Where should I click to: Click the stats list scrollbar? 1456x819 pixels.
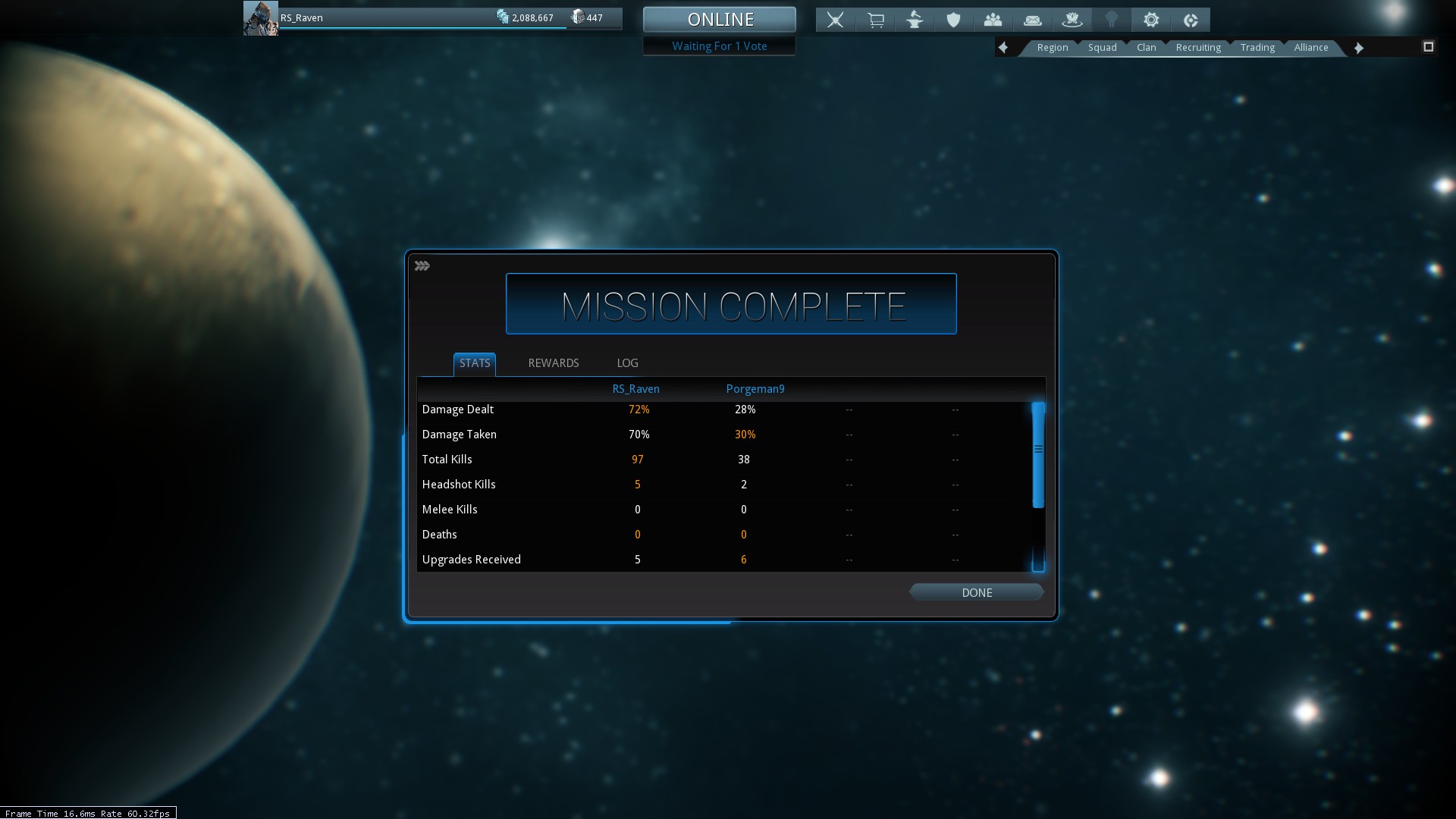pyautogui.click(x=1038, y=455)
